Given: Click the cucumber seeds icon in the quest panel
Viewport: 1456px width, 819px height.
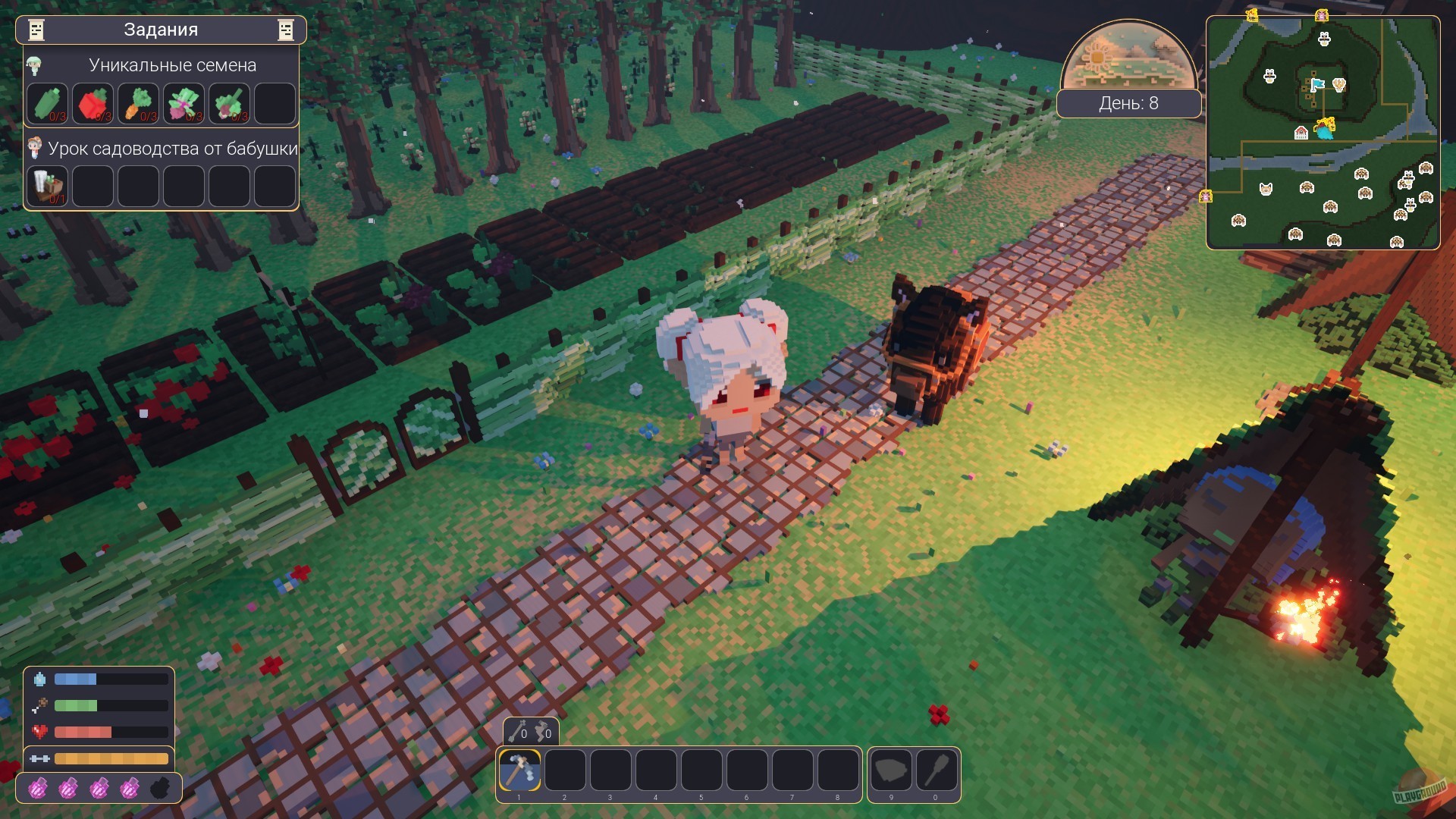Looking at the screenshot, I should 49,103.
